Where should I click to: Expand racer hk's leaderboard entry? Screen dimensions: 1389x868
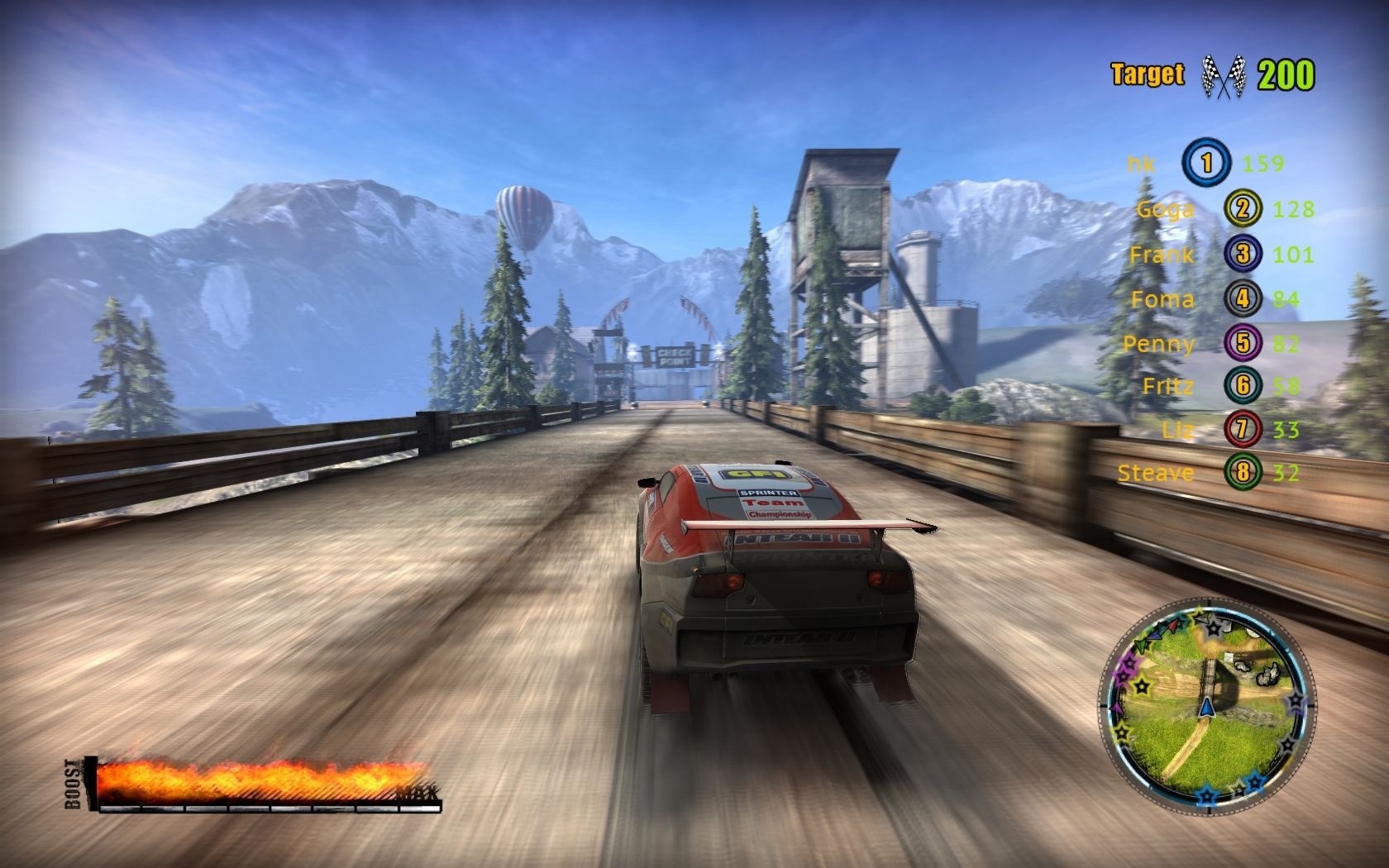click(x=1143, y=163)
